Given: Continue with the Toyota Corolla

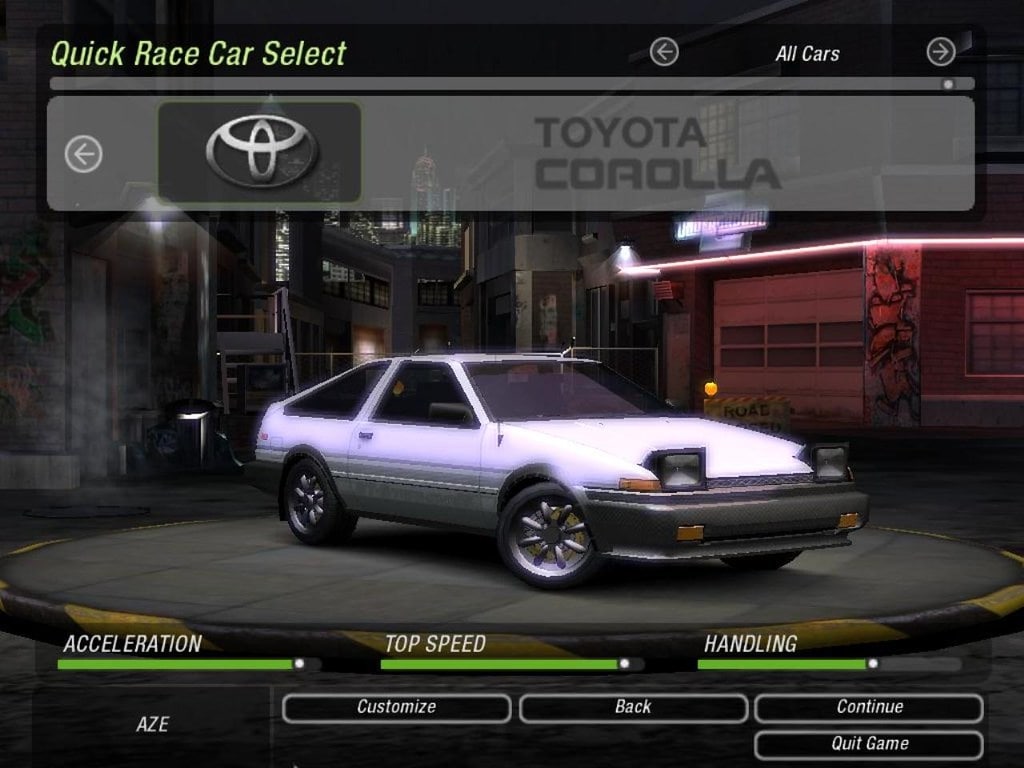Looking at the screenshot, I should click(x=869, y=708).
